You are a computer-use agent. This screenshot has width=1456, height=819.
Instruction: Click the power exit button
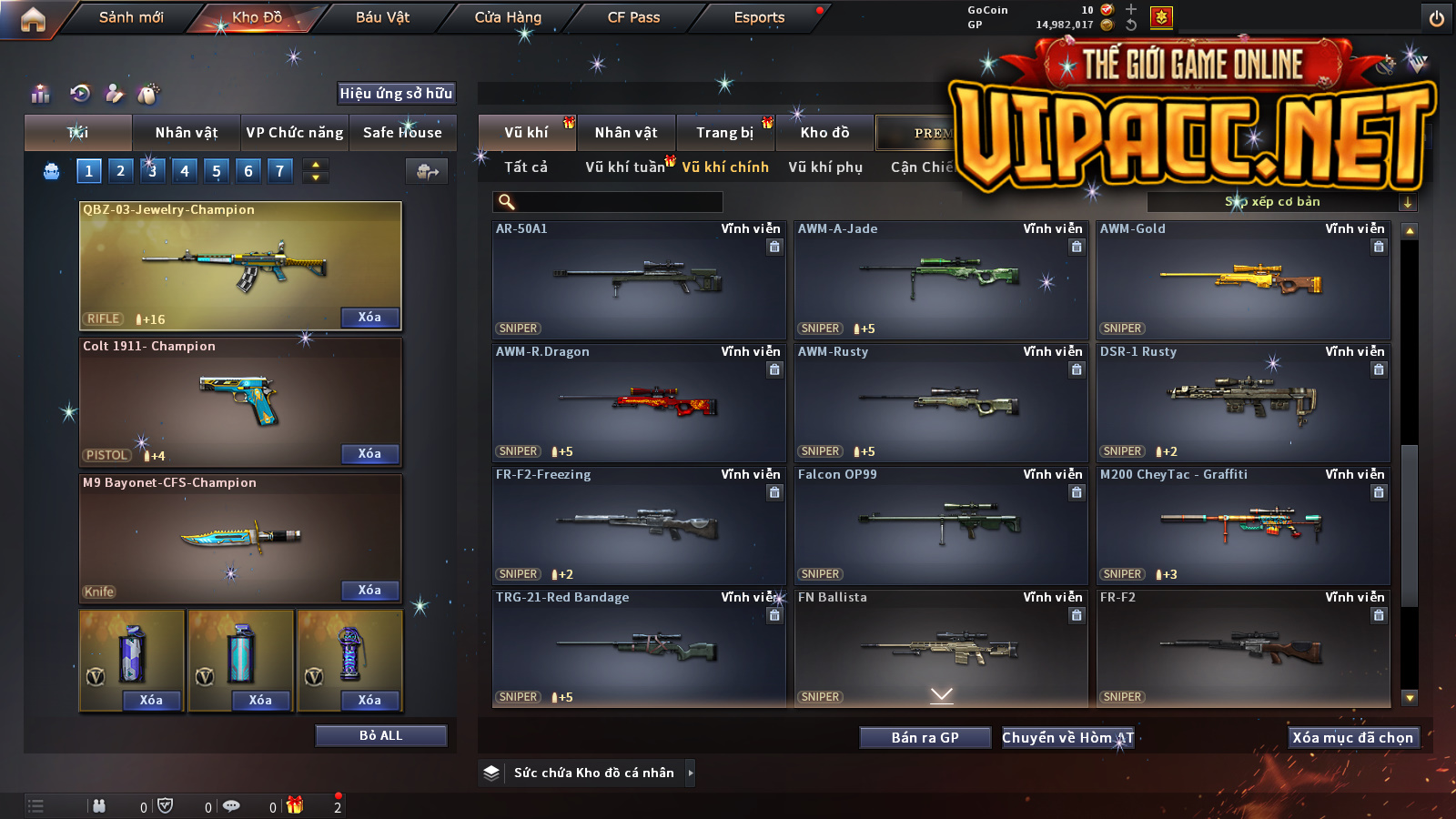(x=1437, y=18)
